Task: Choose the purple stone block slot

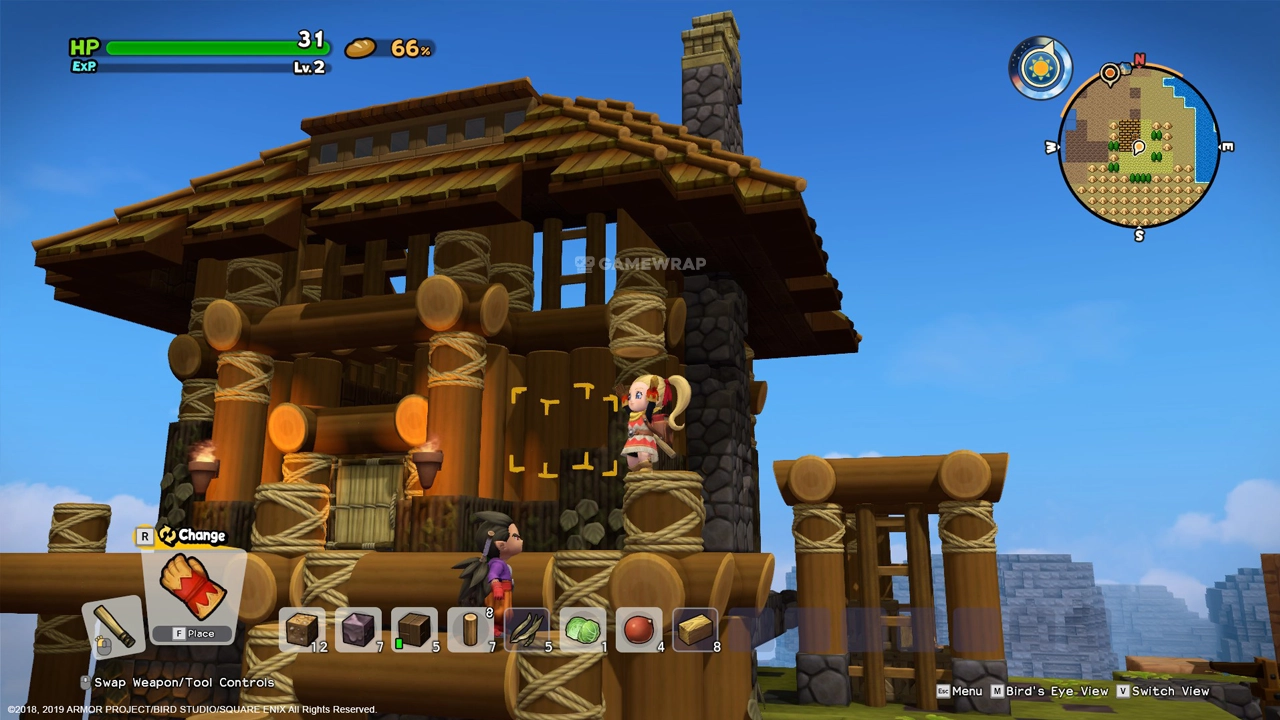Action: [358, 629]
